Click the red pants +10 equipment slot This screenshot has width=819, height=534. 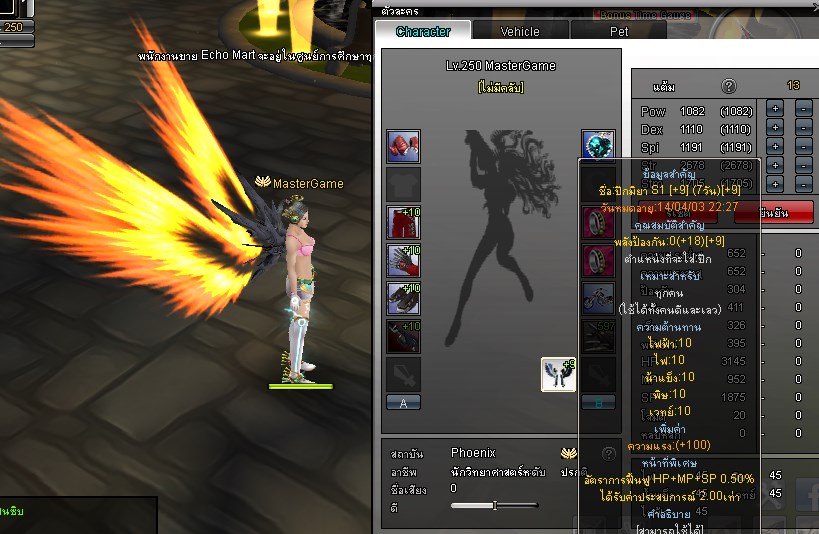(403, 222)
